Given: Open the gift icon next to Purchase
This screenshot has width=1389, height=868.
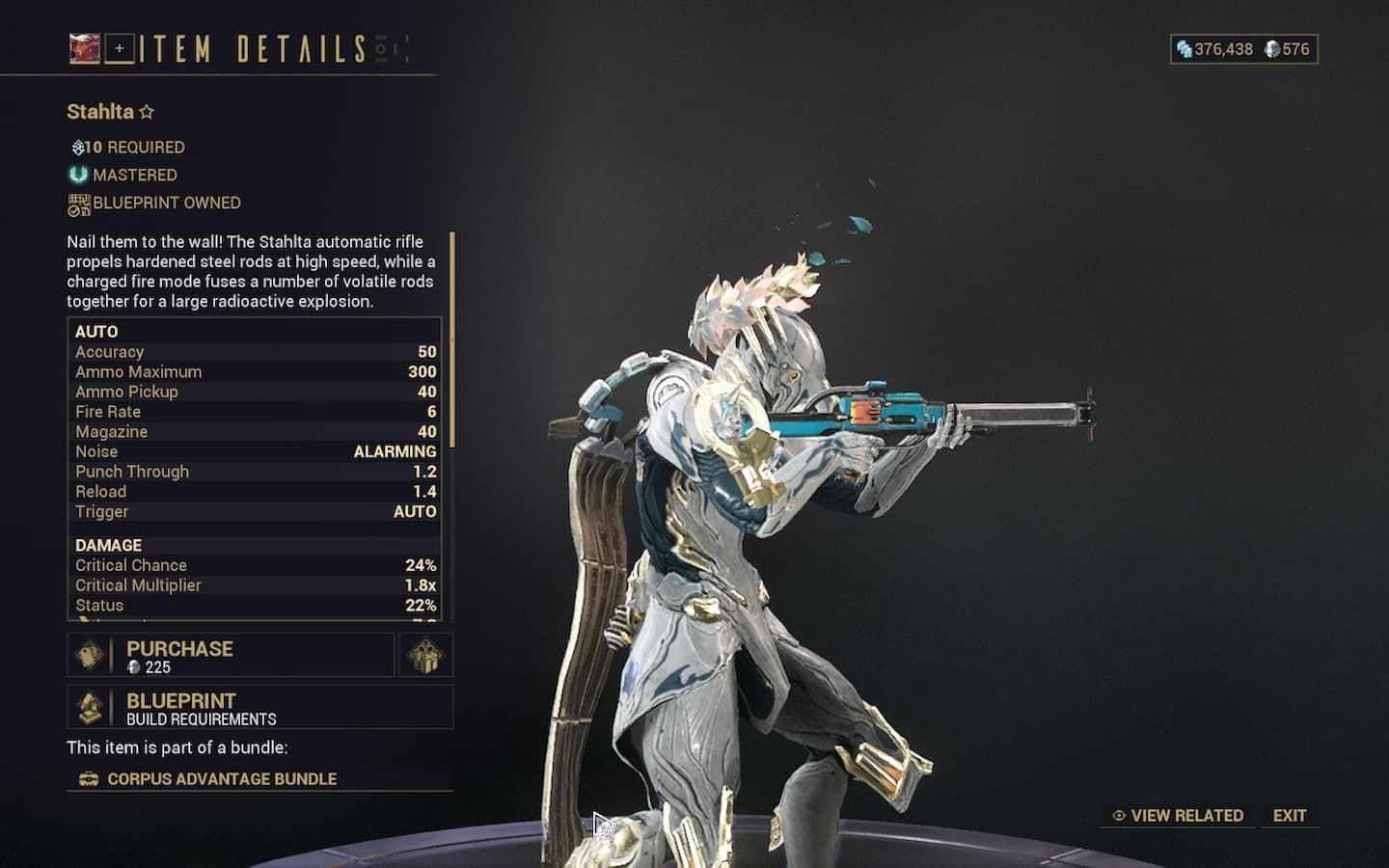Looking at the screenshot, I should (x=424, y=656).
